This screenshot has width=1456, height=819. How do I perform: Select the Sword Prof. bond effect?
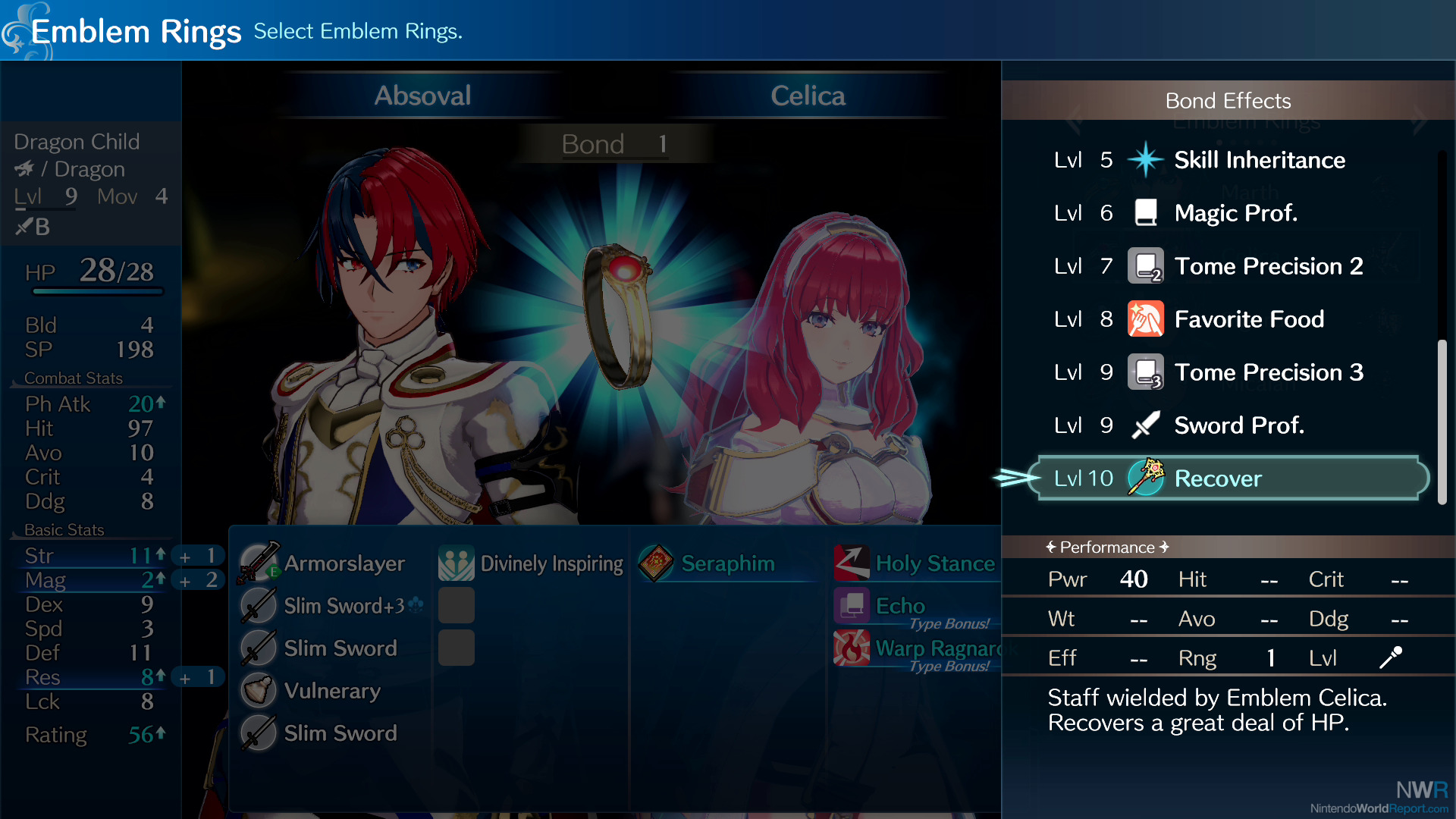tap(1238, 425)
